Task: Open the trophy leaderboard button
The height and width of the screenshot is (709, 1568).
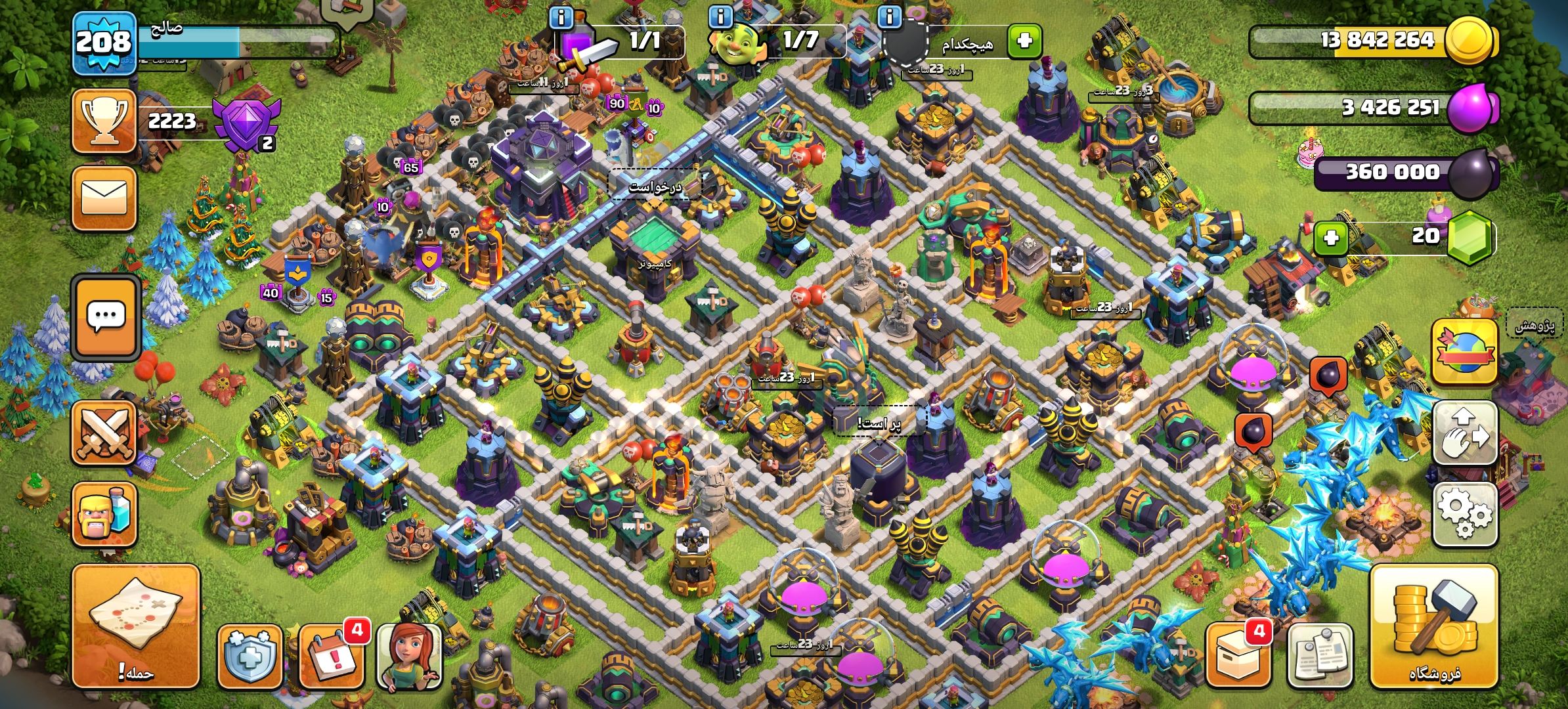Action: tap(104, 121)
